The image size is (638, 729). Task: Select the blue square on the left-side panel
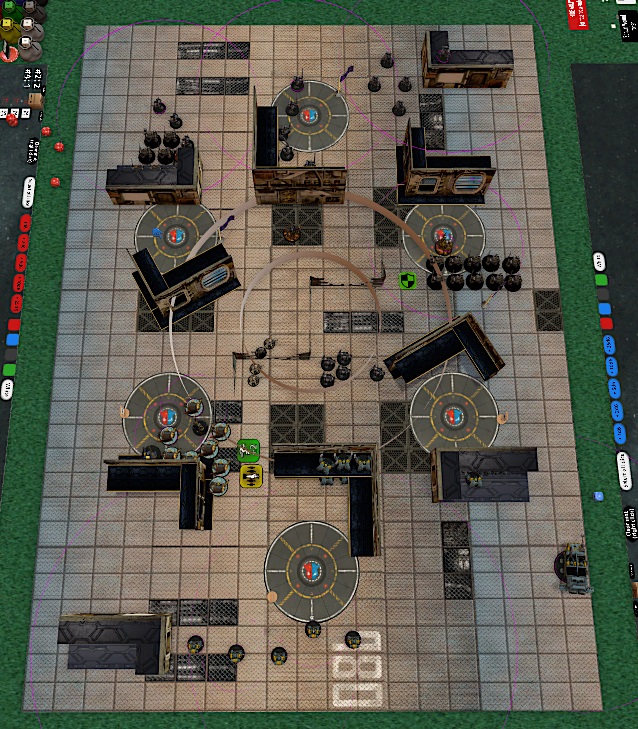click(x=12, y=340)
